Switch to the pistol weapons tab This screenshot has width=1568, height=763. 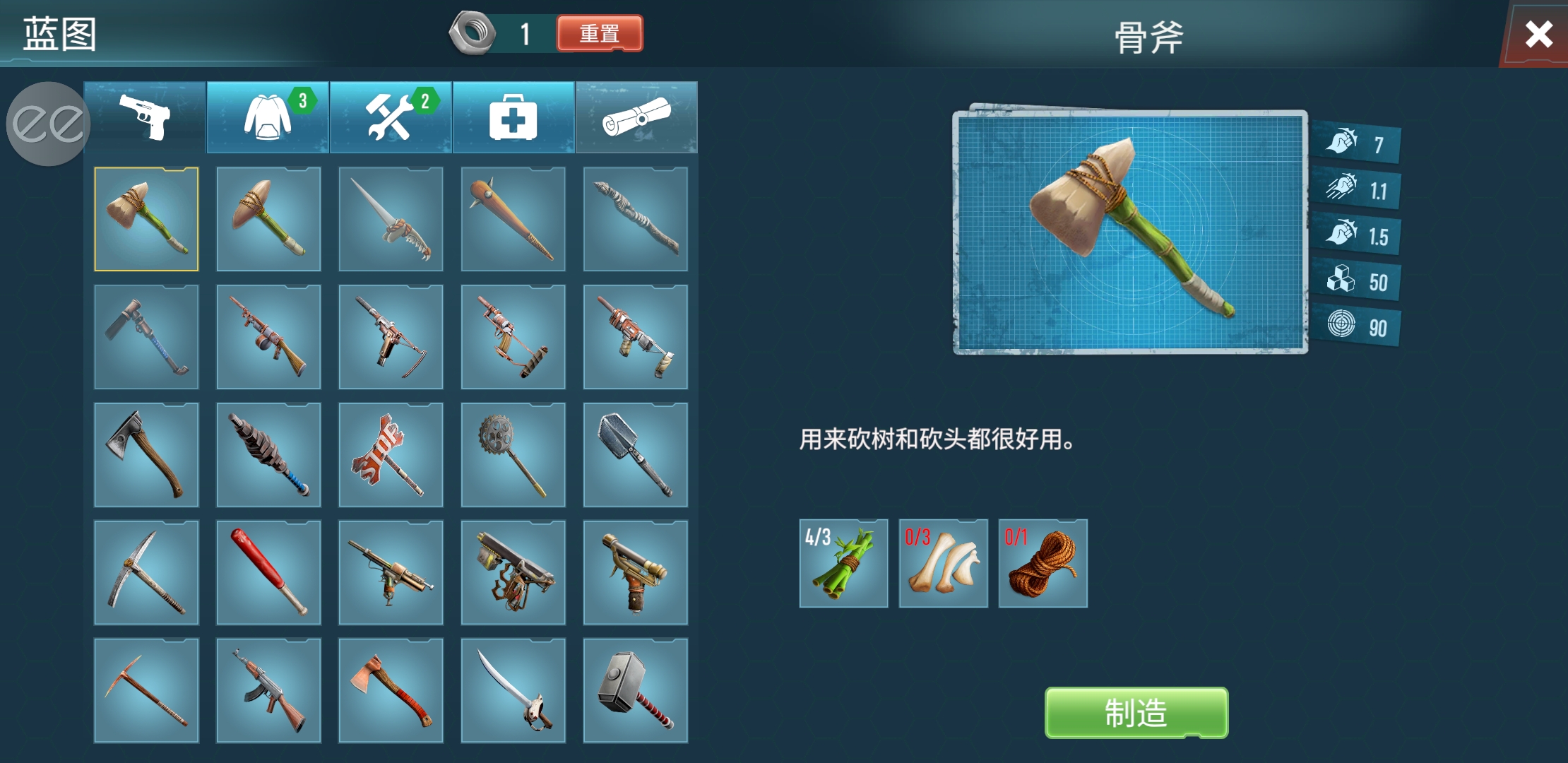(145, 117)
